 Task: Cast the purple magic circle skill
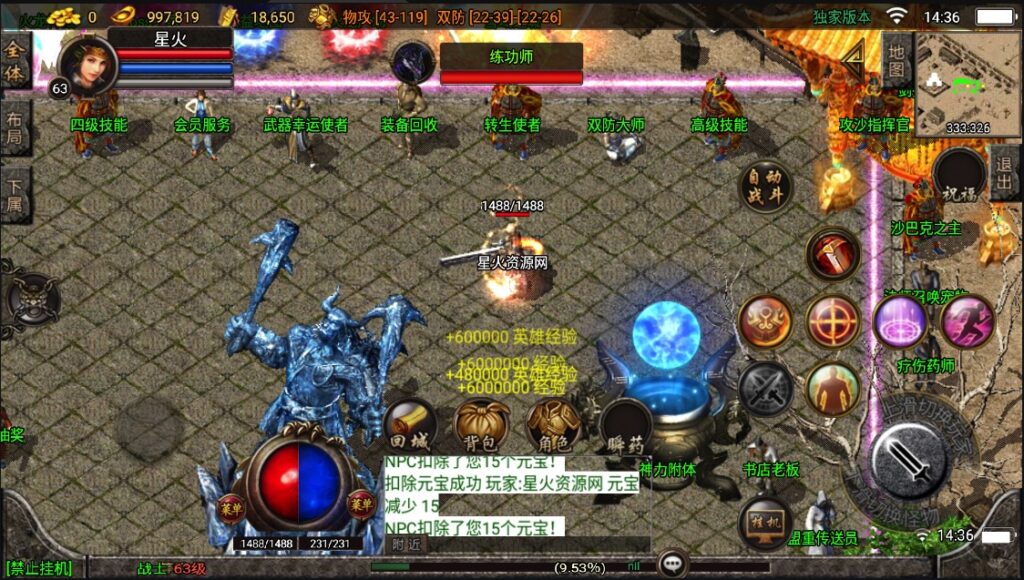[899, 321]
